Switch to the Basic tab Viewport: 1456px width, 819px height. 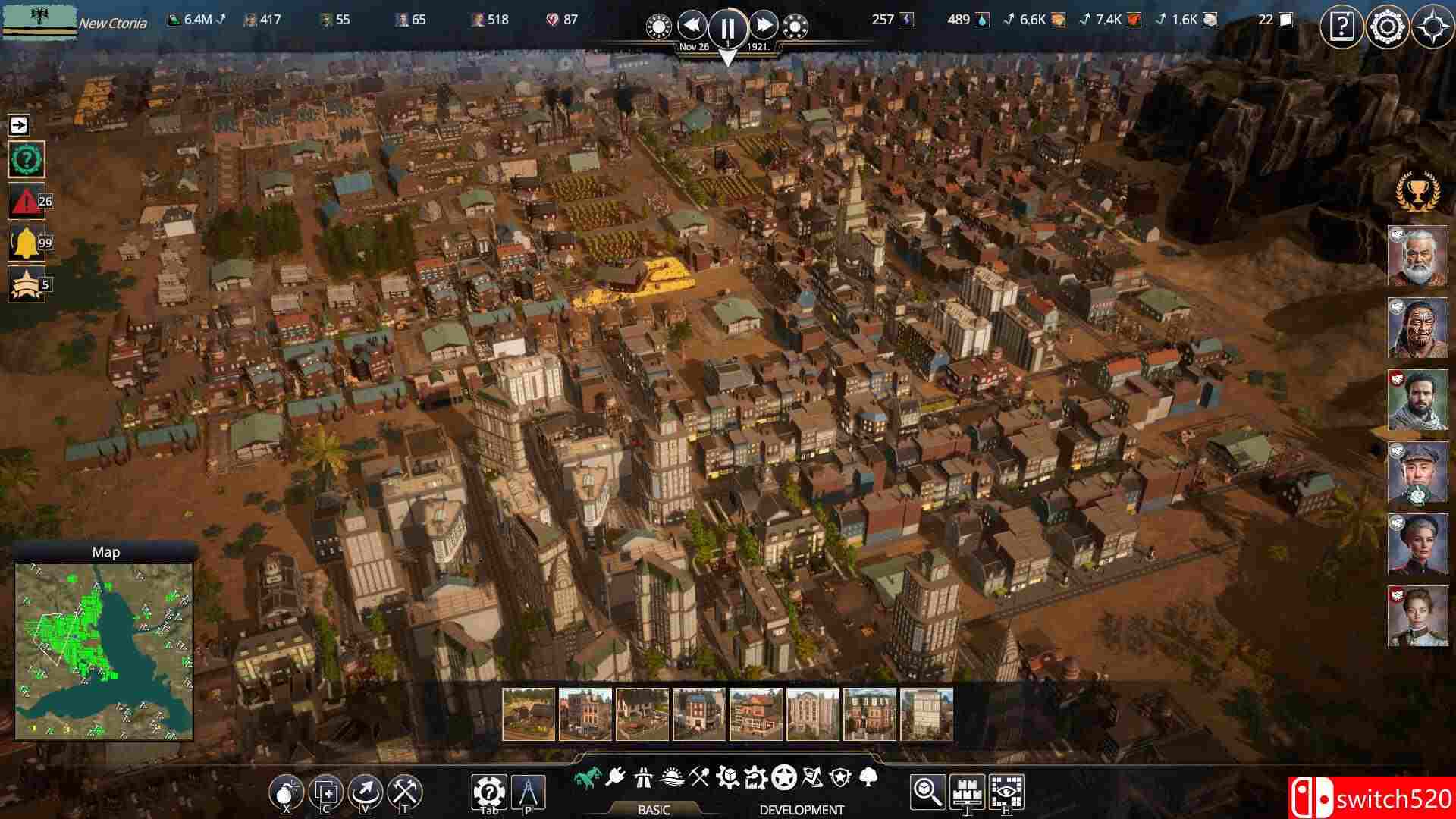653,809
